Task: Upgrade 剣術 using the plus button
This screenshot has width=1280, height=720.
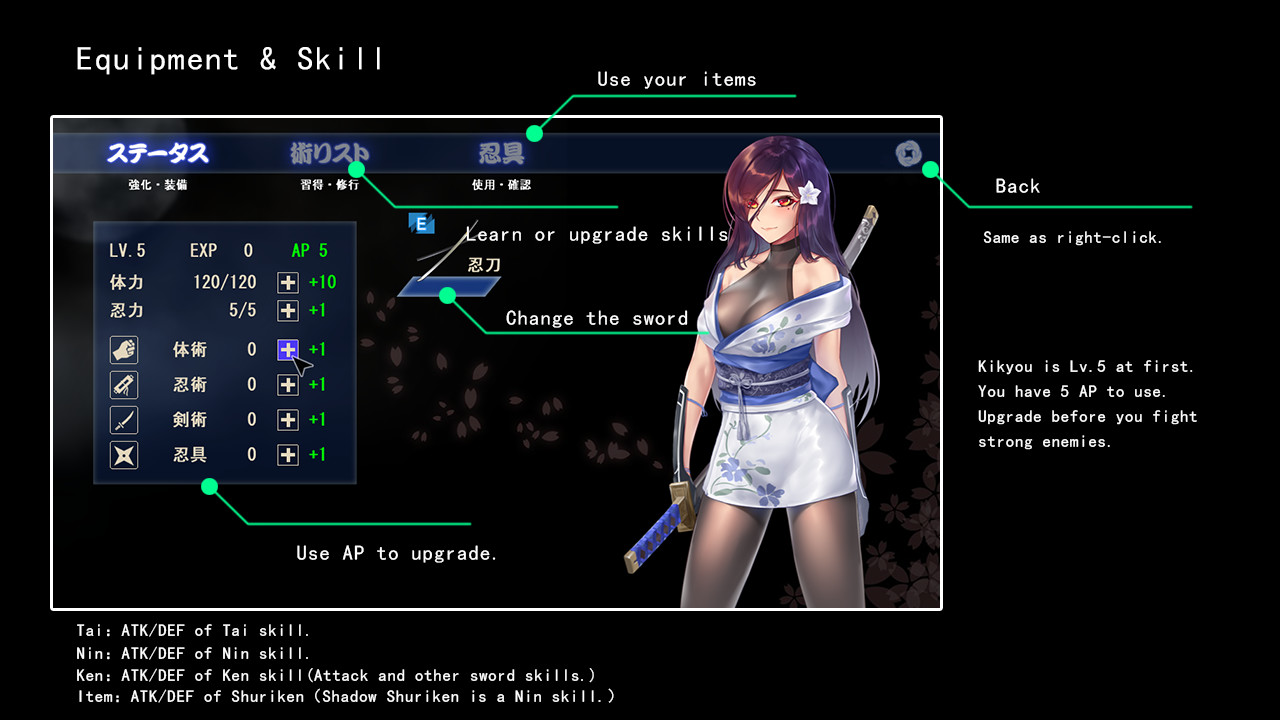Action: 288,419
